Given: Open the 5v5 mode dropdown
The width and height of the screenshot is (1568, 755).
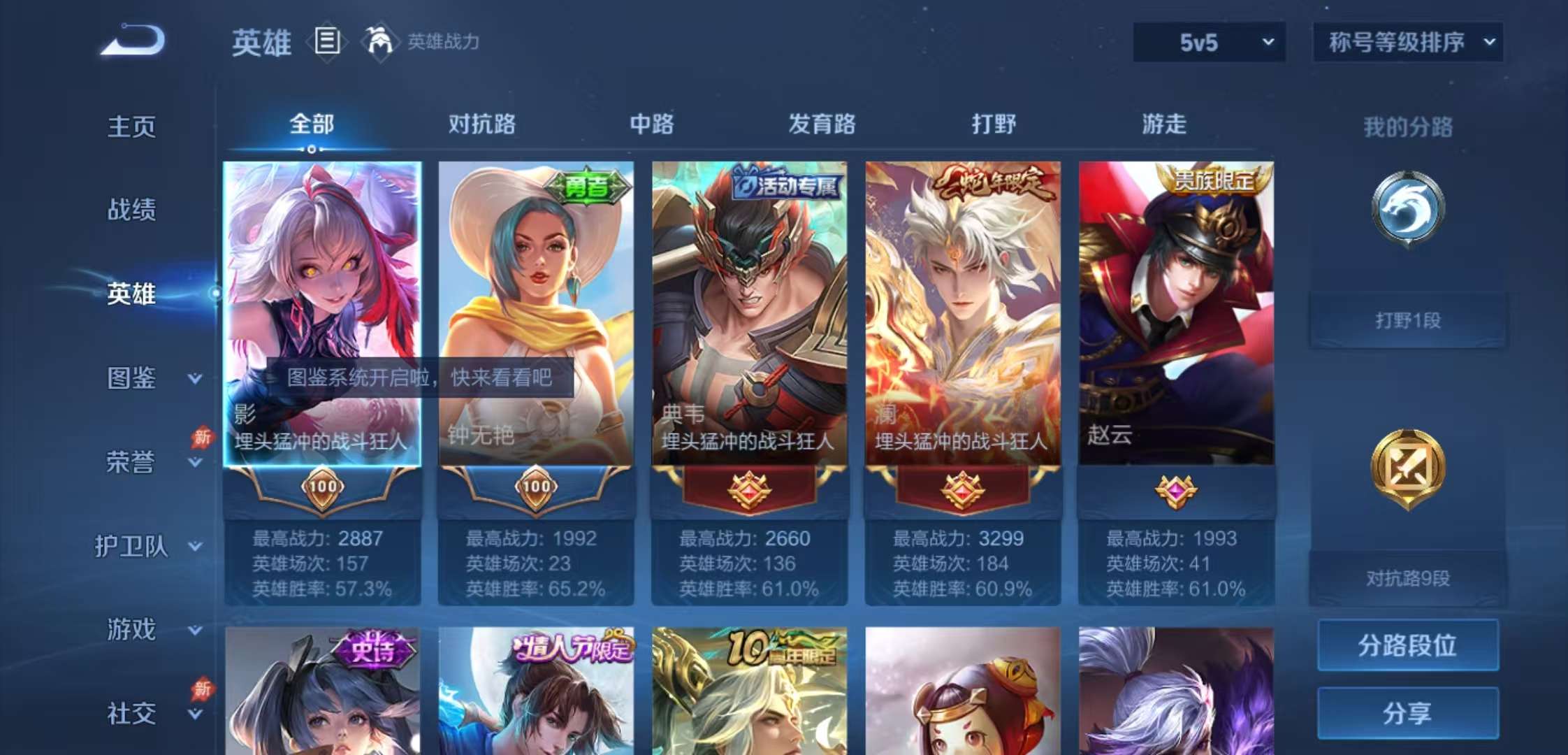Looking at the screenshot, I should click(x=1208, y=42).
